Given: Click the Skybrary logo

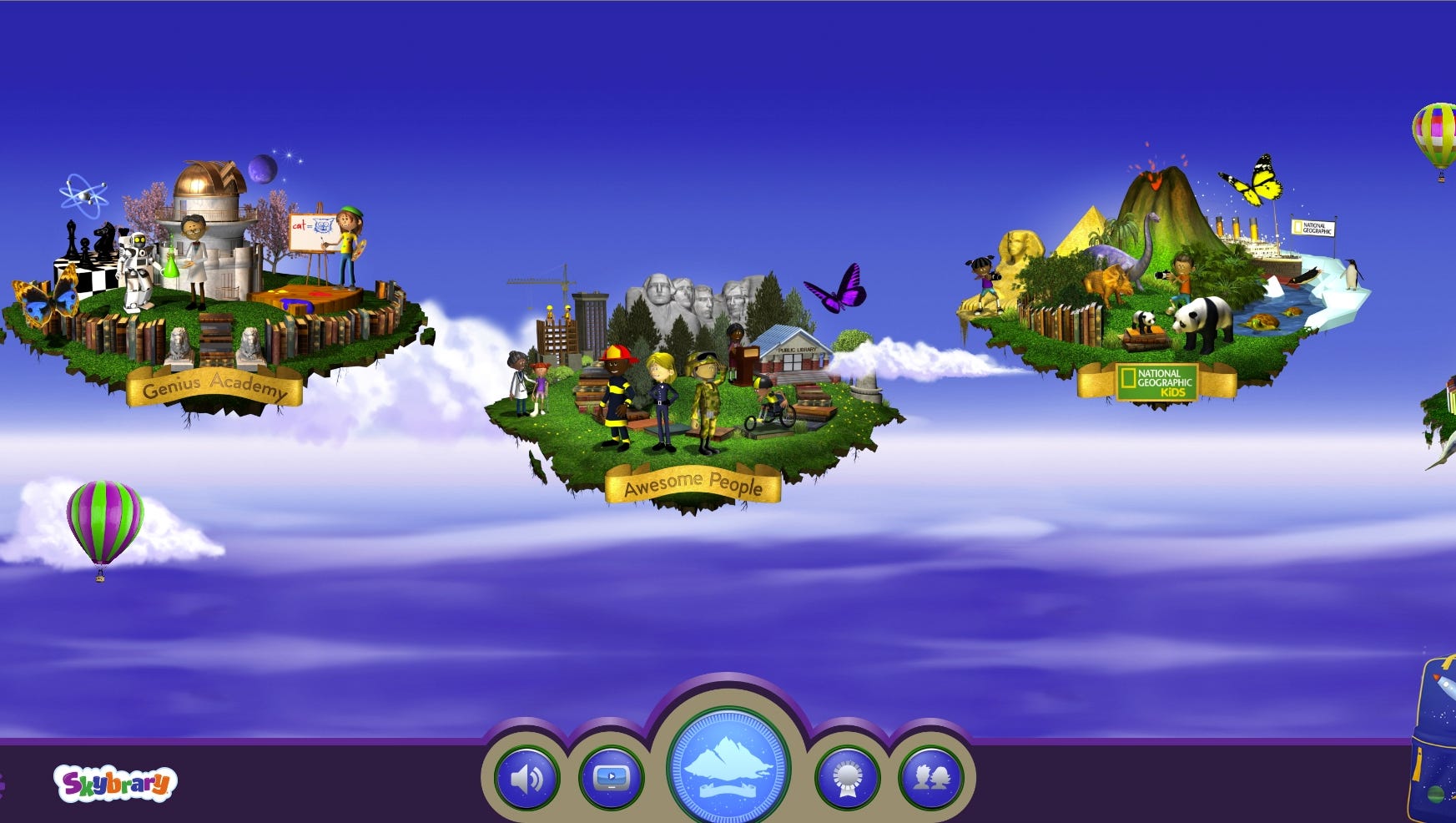Looking at the screenshot, I should (115, 784).
